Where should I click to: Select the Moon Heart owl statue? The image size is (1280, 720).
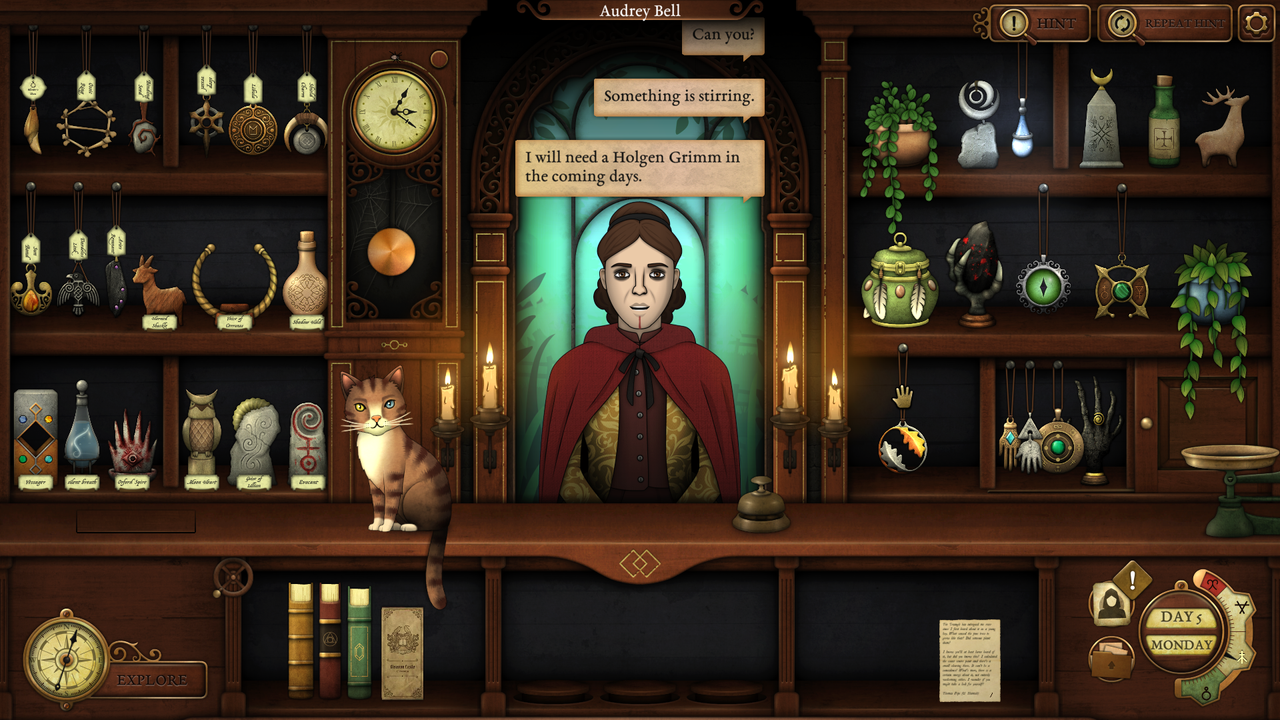pos(201,433)
